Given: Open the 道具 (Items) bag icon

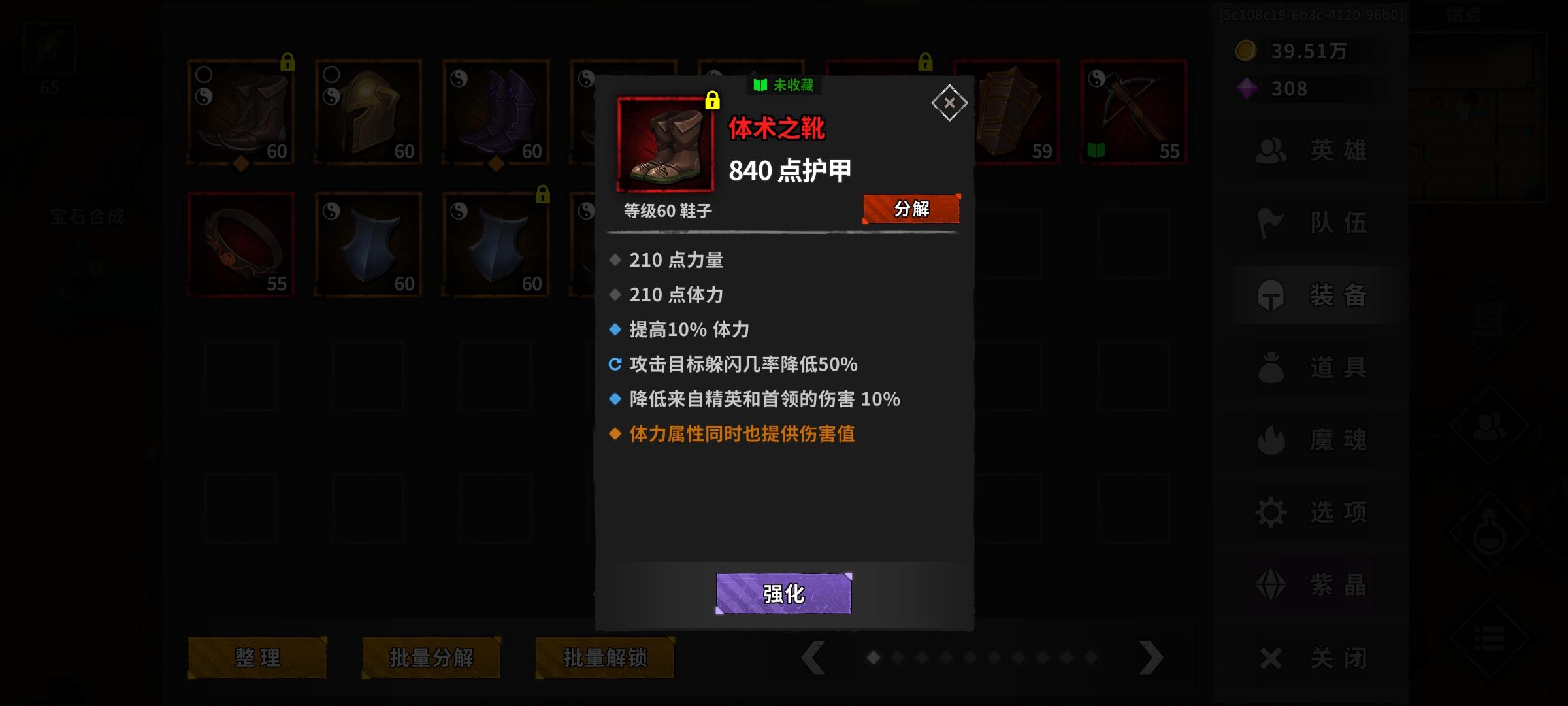Looking at the screenshot, I should 1271,367.
